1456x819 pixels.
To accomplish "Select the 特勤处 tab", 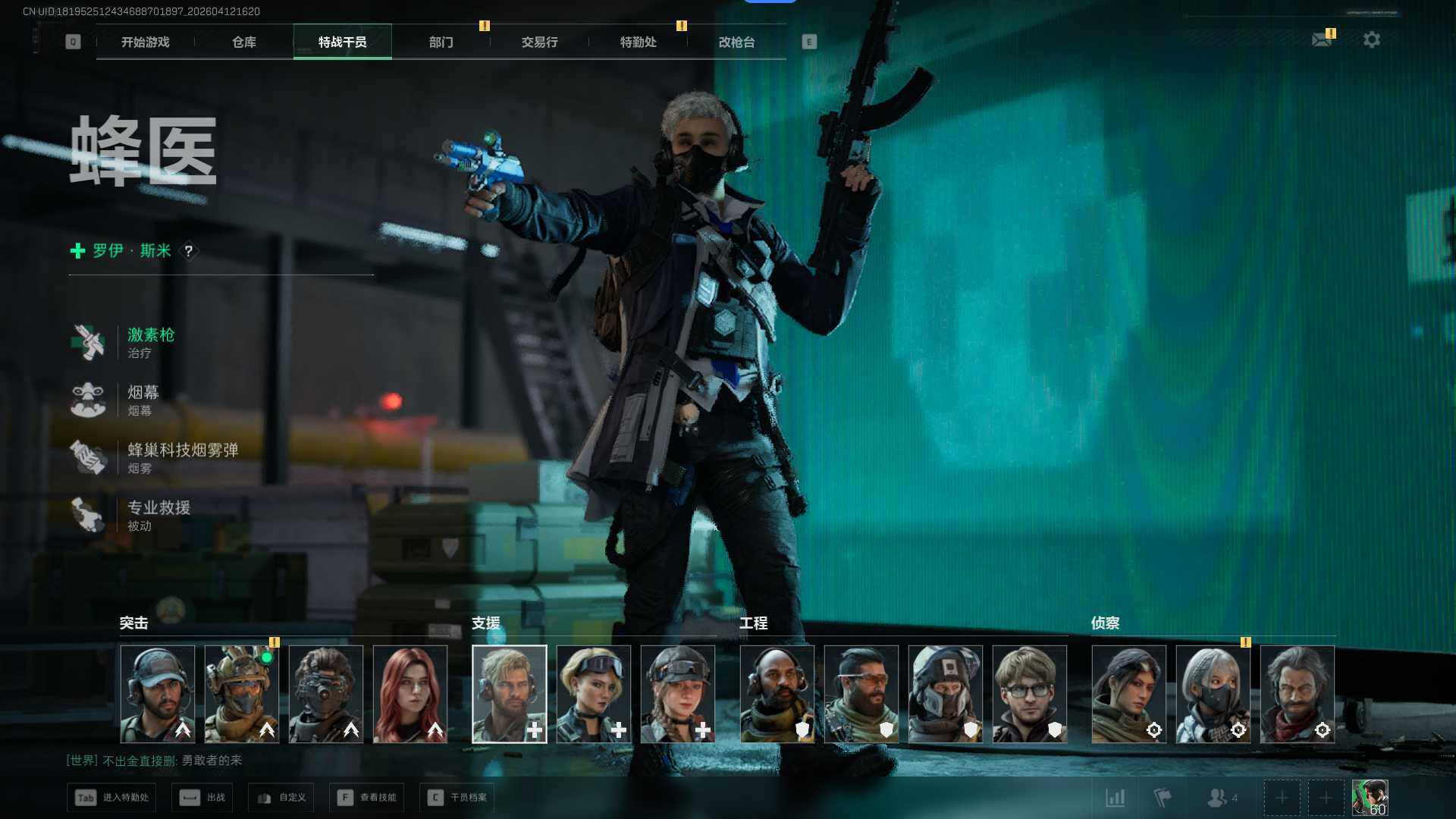I will click(x=638, y=42).
